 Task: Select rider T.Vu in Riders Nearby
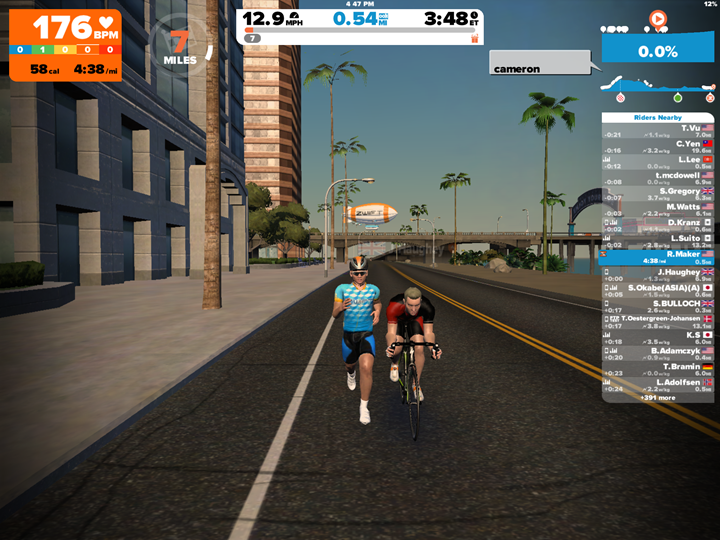pyautogui.click(x=658, y=130)
